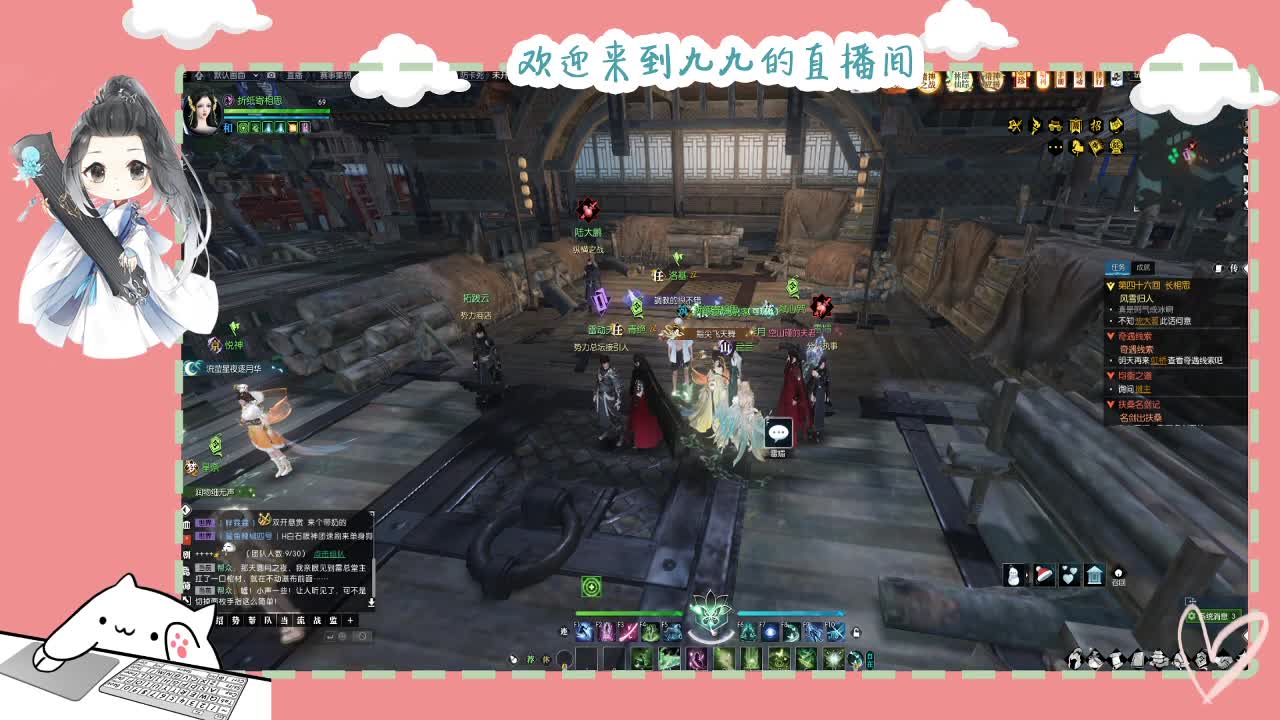
Task: Click the camera screenshot icon in the top bar
Action: 270,75
